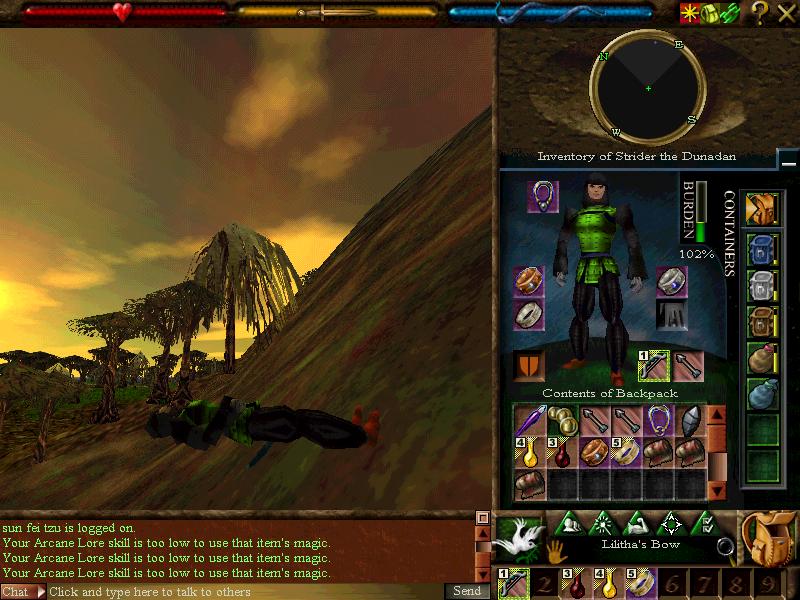Click the radar compass

tap(648, 88)
